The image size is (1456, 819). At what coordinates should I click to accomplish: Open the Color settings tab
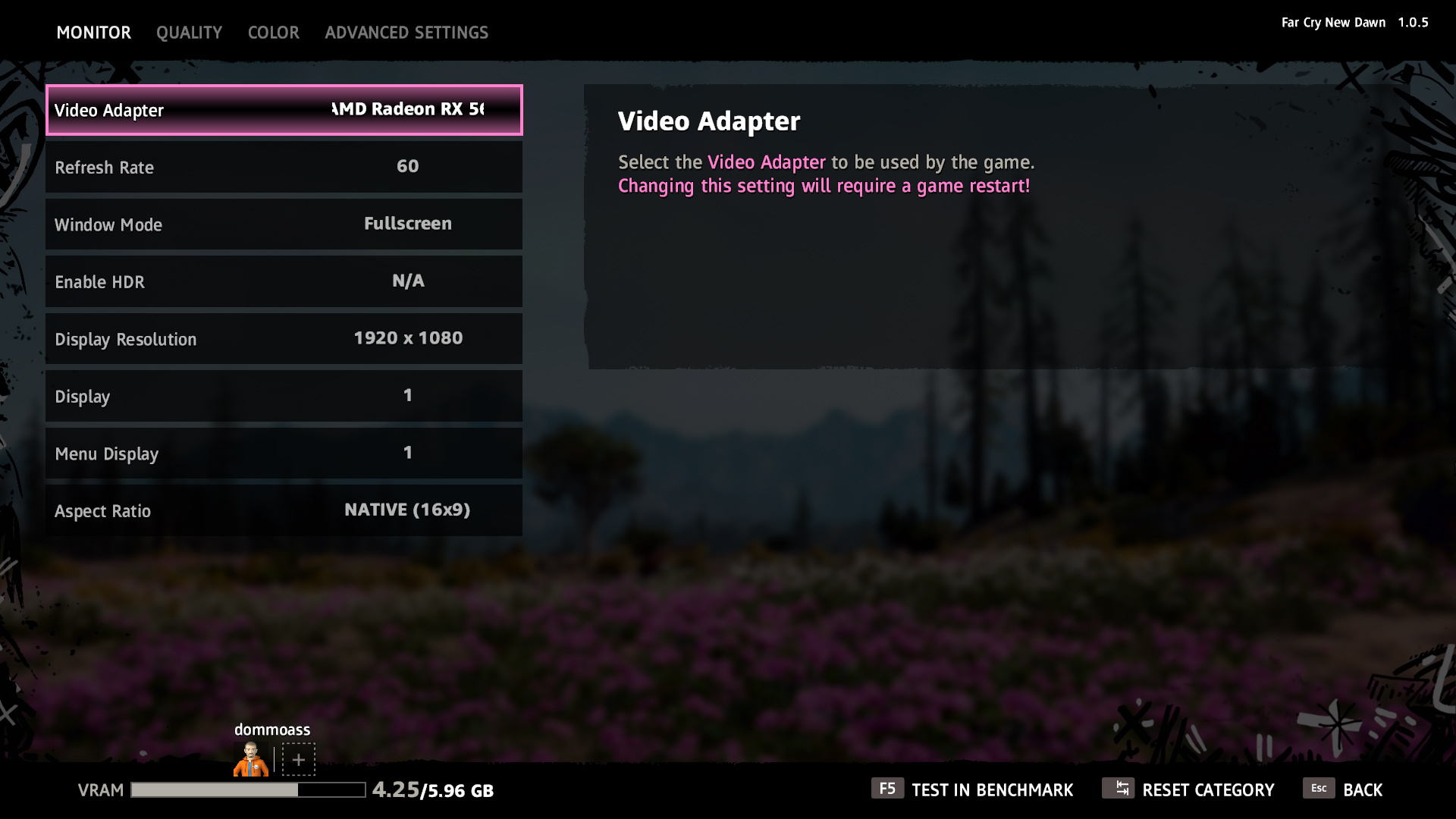tap(273, 33)
